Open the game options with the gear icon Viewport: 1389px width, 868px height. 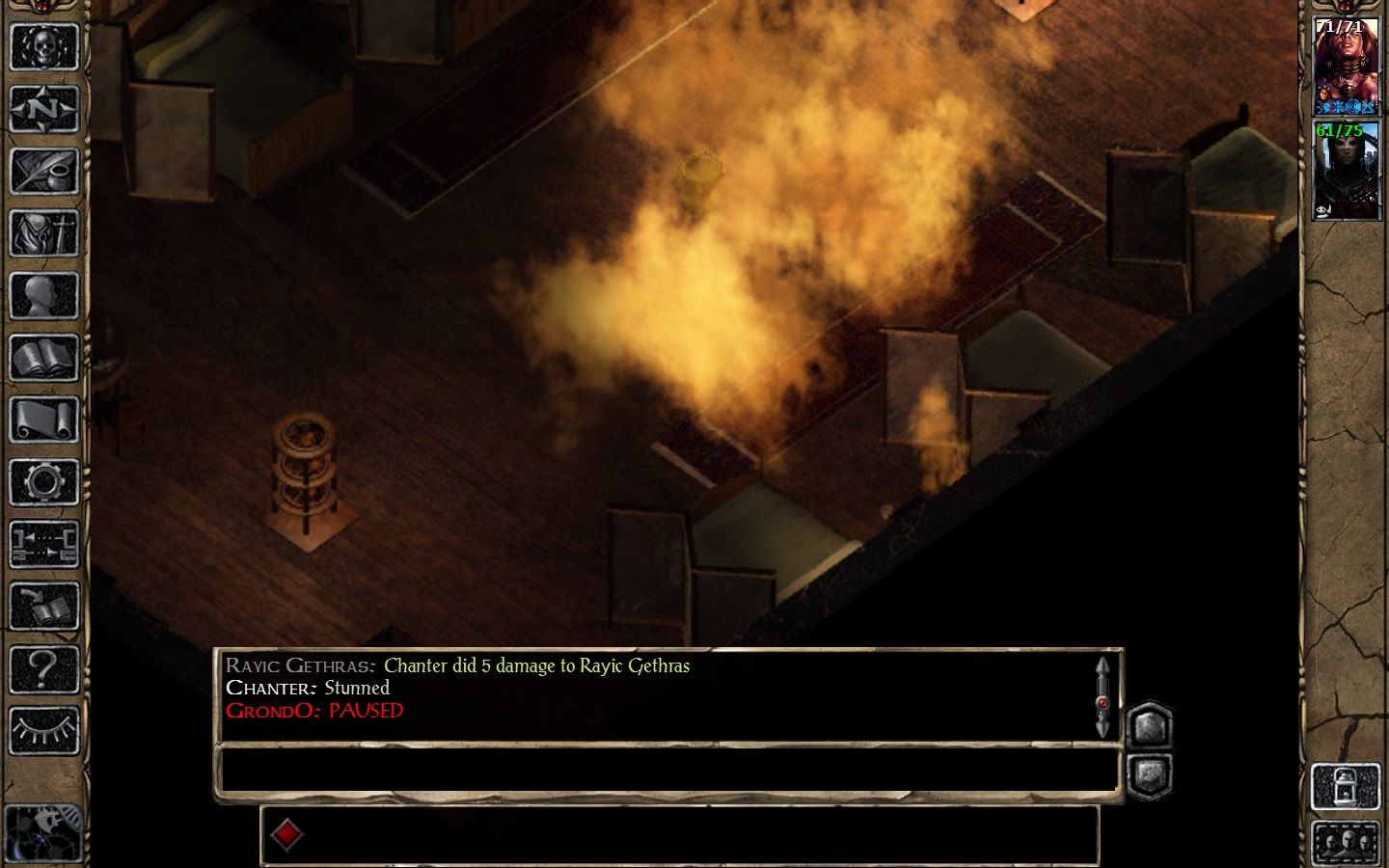[x=43, y=482]
